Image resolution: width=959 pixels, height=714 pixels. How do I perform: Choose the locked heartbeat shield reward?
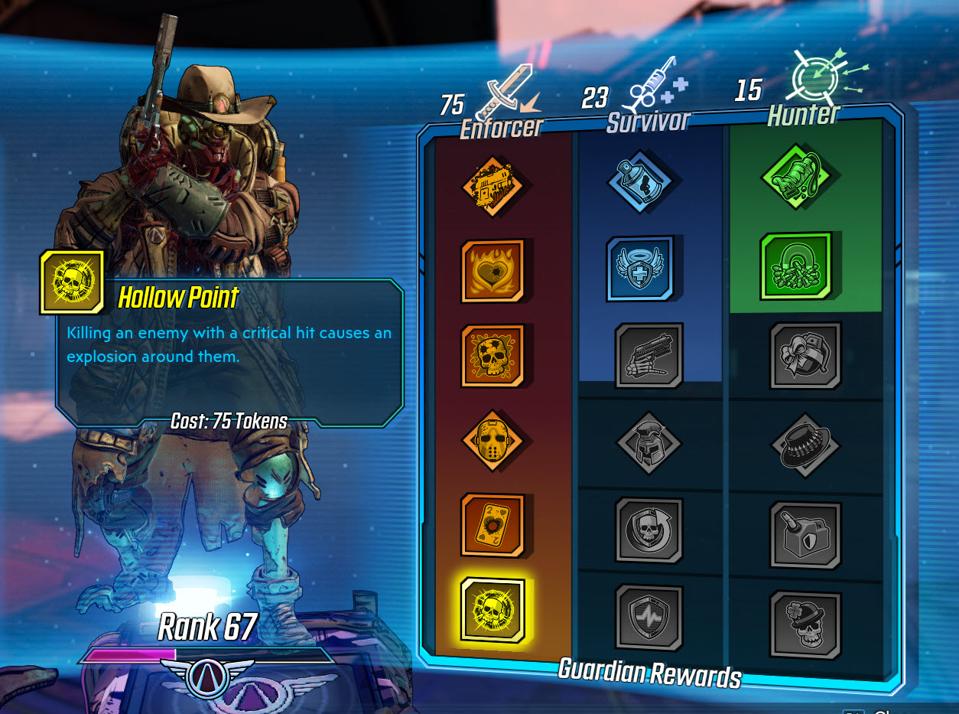649,617
